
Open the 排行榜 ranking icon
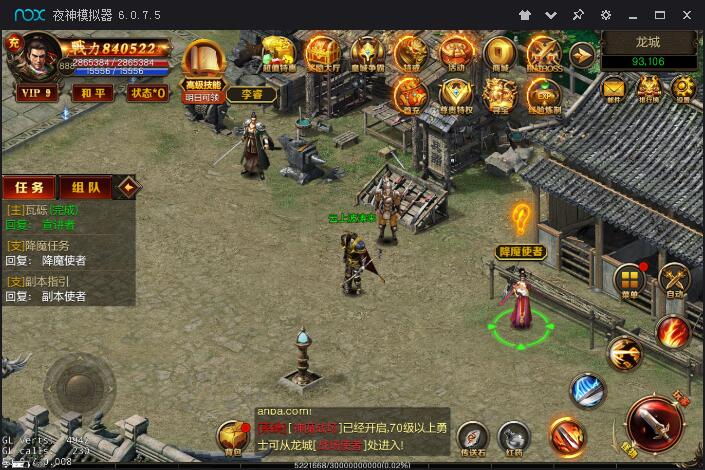[648, 89]
